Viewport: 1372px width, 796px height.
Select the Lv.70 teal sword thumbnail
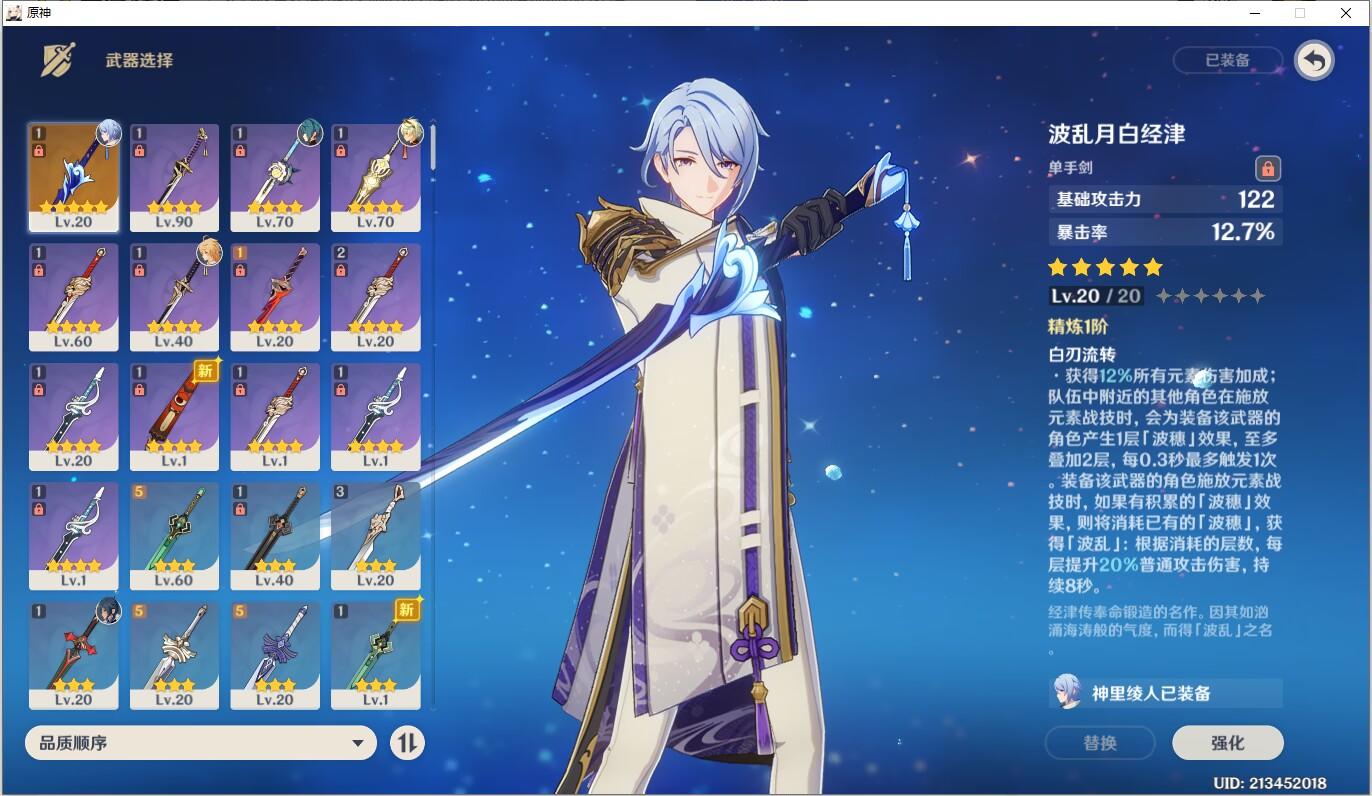tap(275, 177)
